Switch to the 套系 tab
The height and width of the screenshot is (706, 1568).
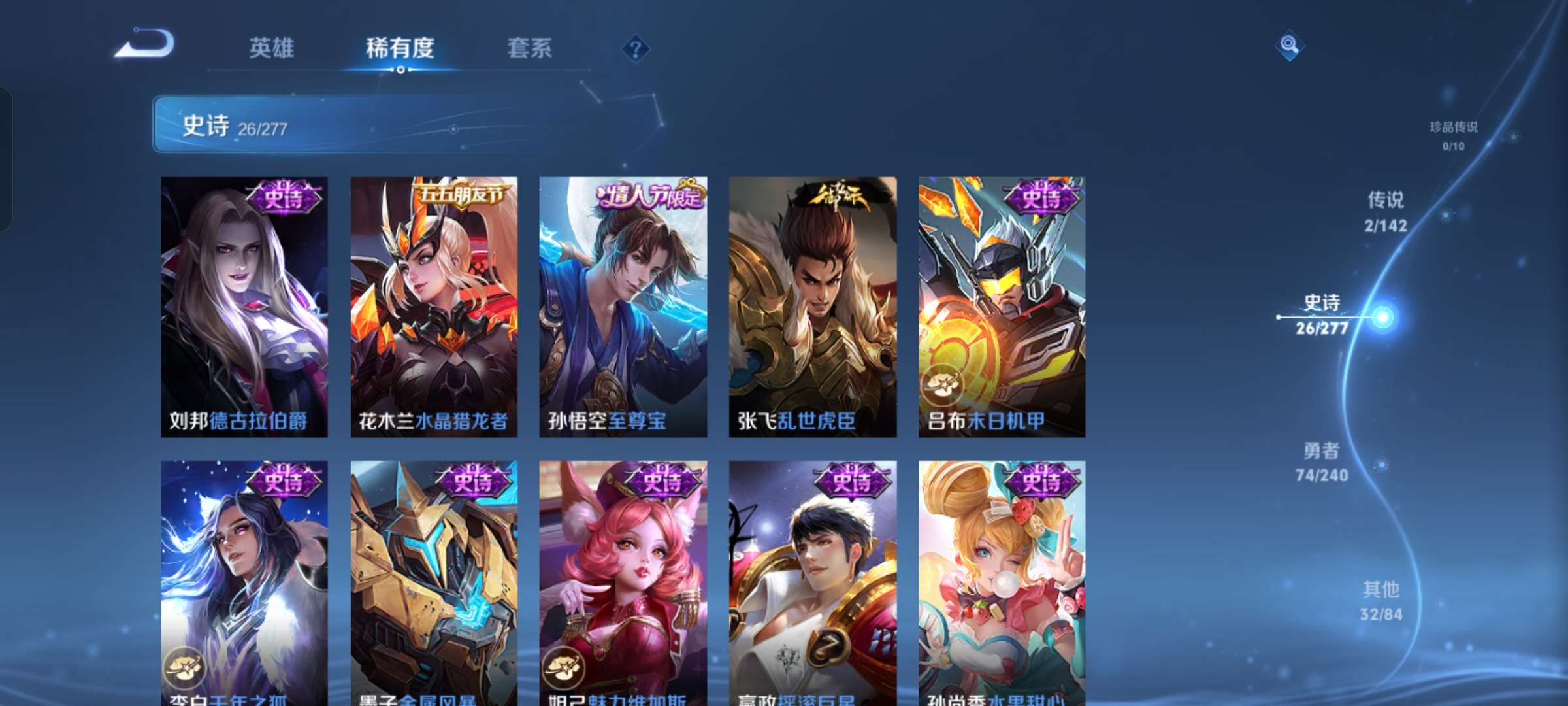(x=531, y=48)
